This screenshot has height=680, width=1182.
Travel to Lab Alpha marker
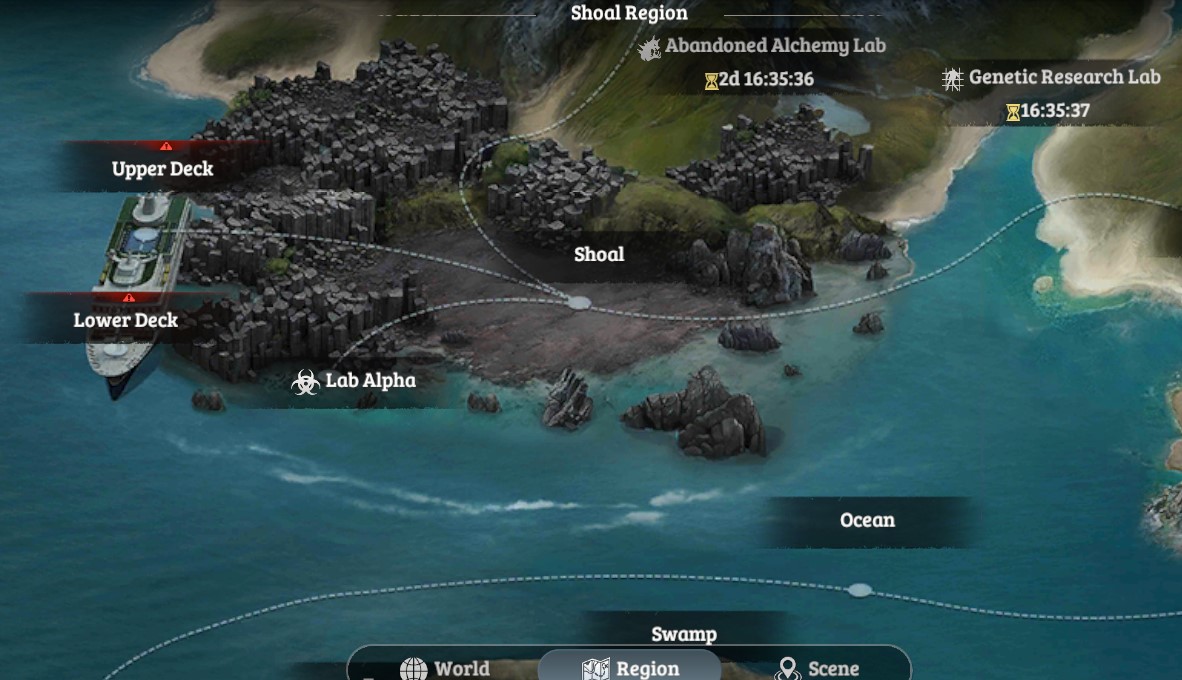[355, 381]
